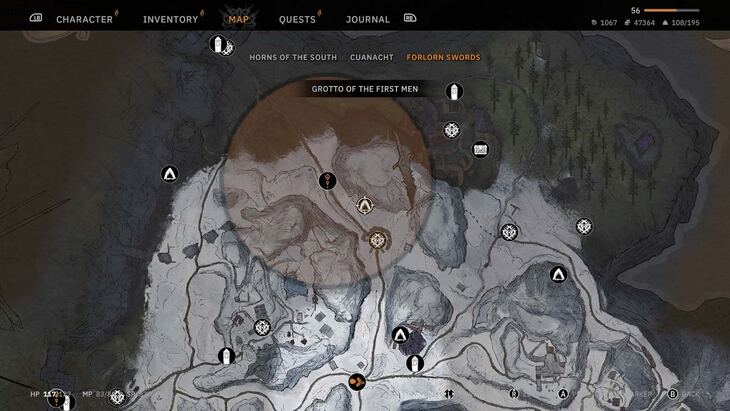
Task: Show the Horns of the South region
Action: [293, 57]
